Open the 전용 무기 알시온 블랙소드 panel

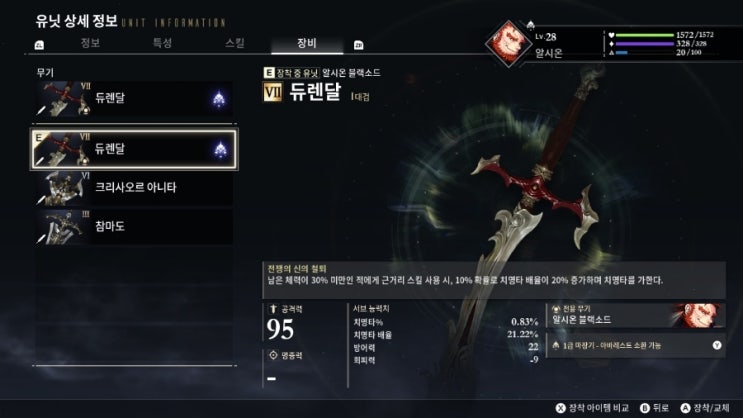(x=635, y=315)
